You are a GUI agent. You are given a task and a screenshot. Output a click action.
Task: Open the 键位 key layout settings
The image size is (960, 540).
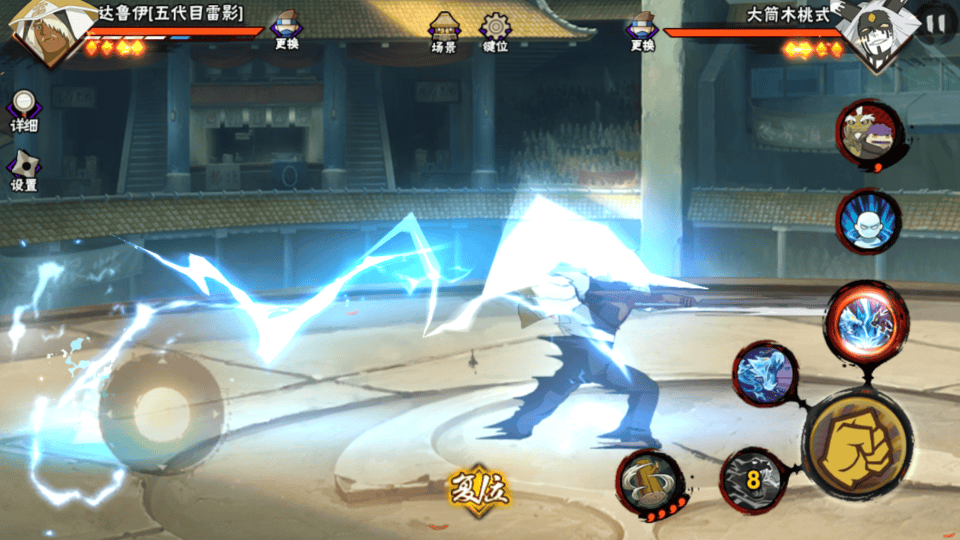(495, 31)
